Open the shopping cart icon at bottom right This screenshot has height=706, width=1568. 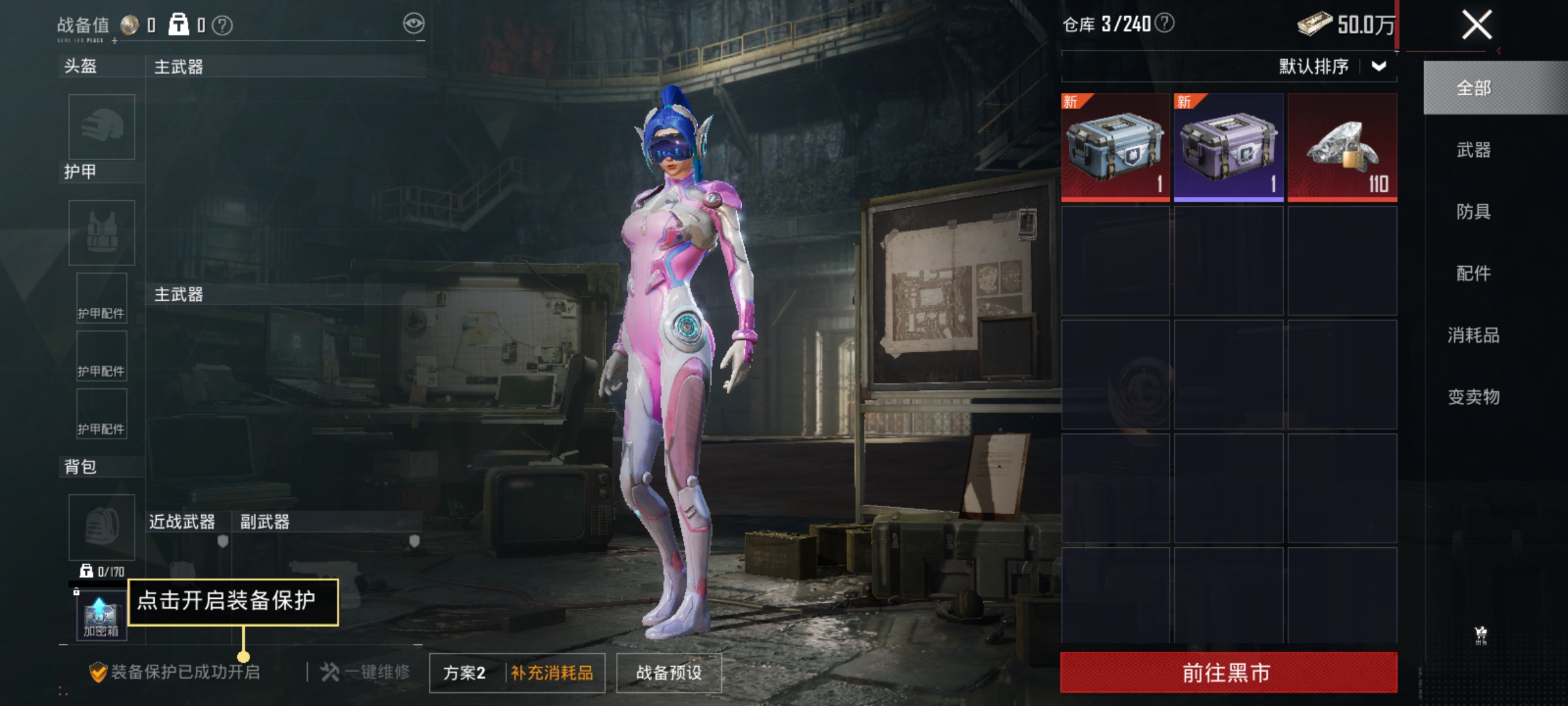coord(1480,631)
